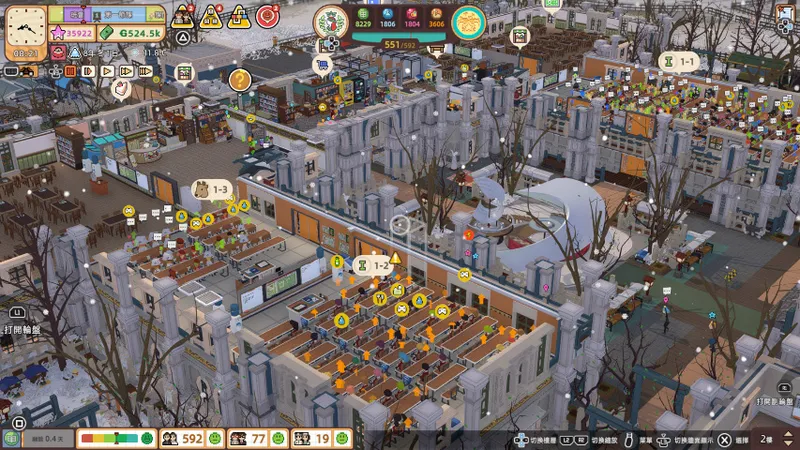This screenshot has height=450, width=800.
Task: Open the clock and calendar panel
Action: pos(25,26)
